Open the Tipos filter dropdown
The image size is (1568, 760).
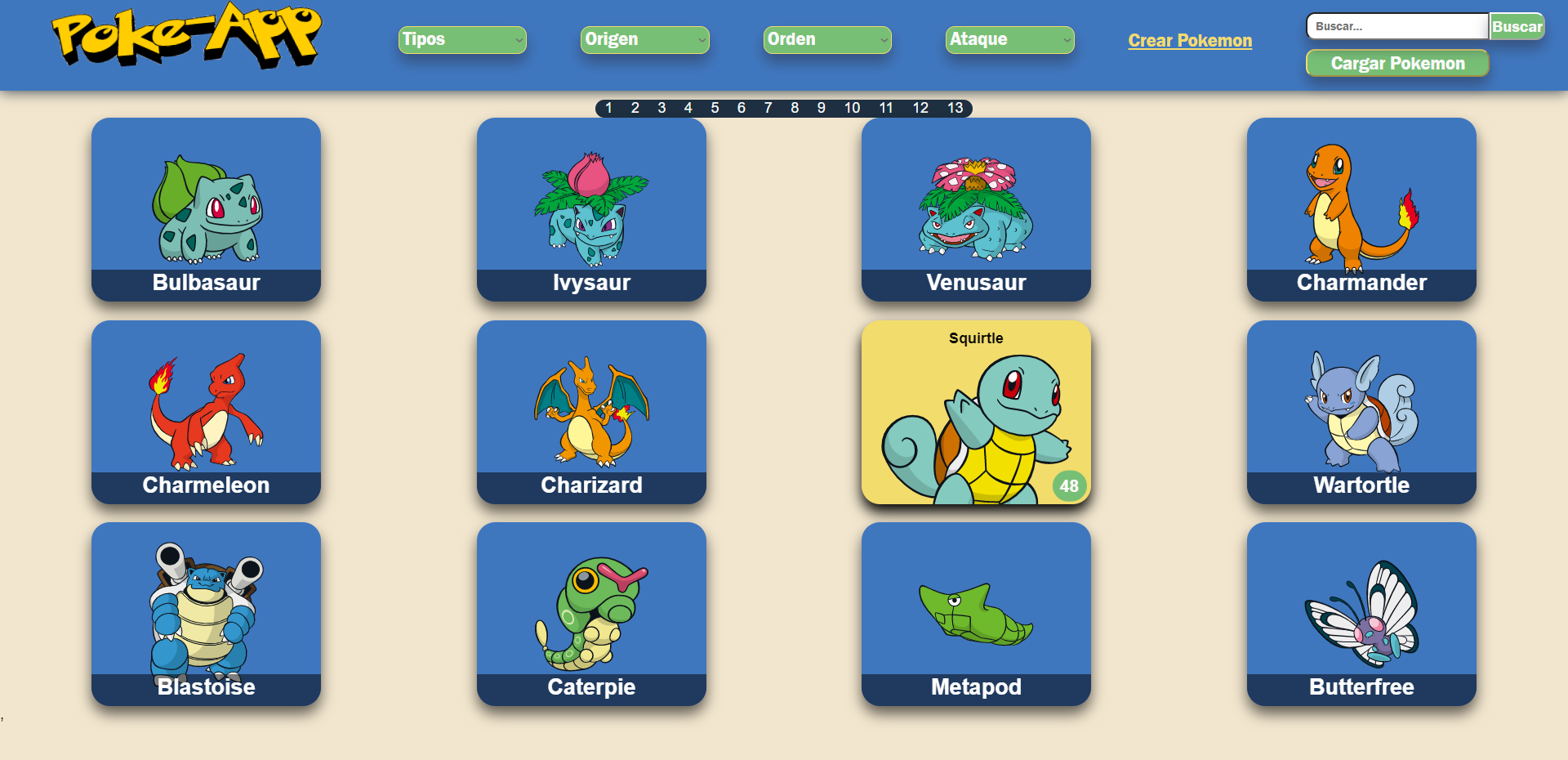click(461, 39)
